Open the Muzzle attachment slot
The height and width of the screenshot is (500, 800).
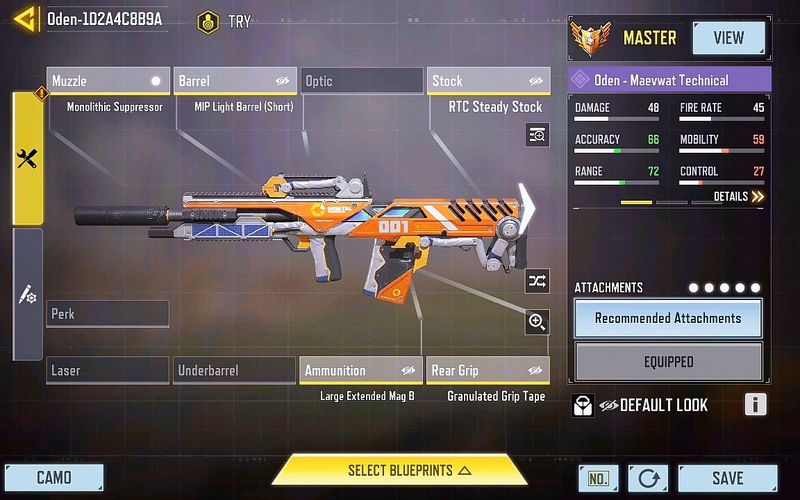(x=108, y=81)
